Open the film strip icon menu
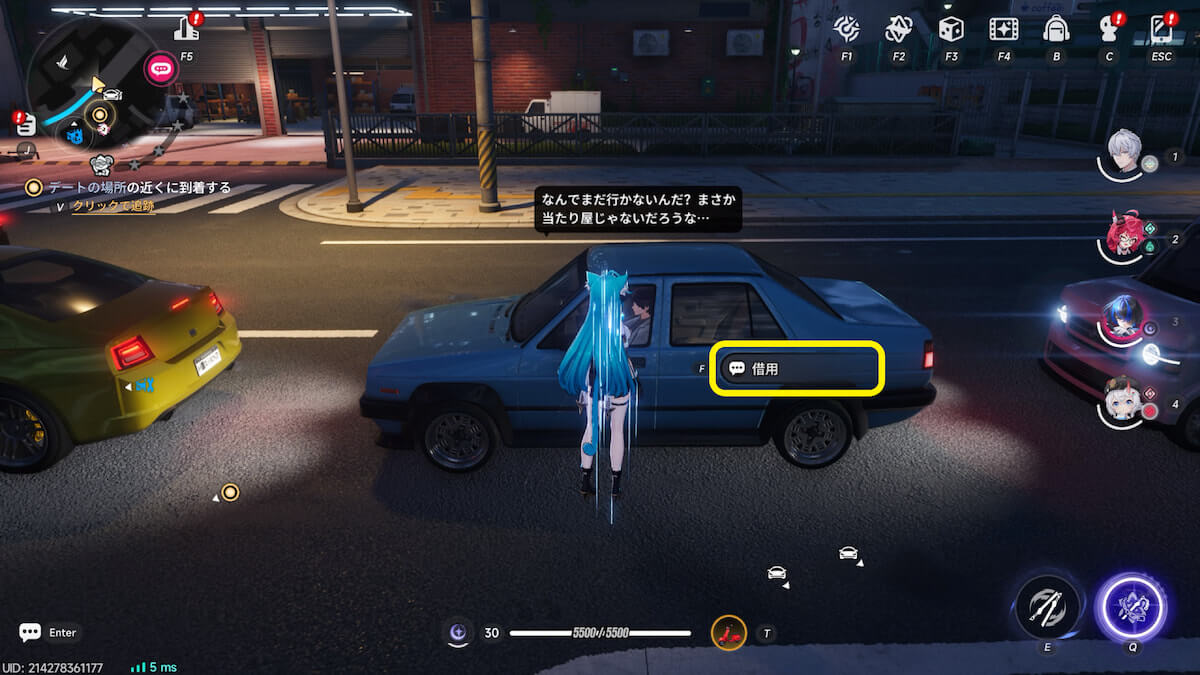This screenshot has height=675, width=1200. pyautogui.click(x=1003, y=30)
